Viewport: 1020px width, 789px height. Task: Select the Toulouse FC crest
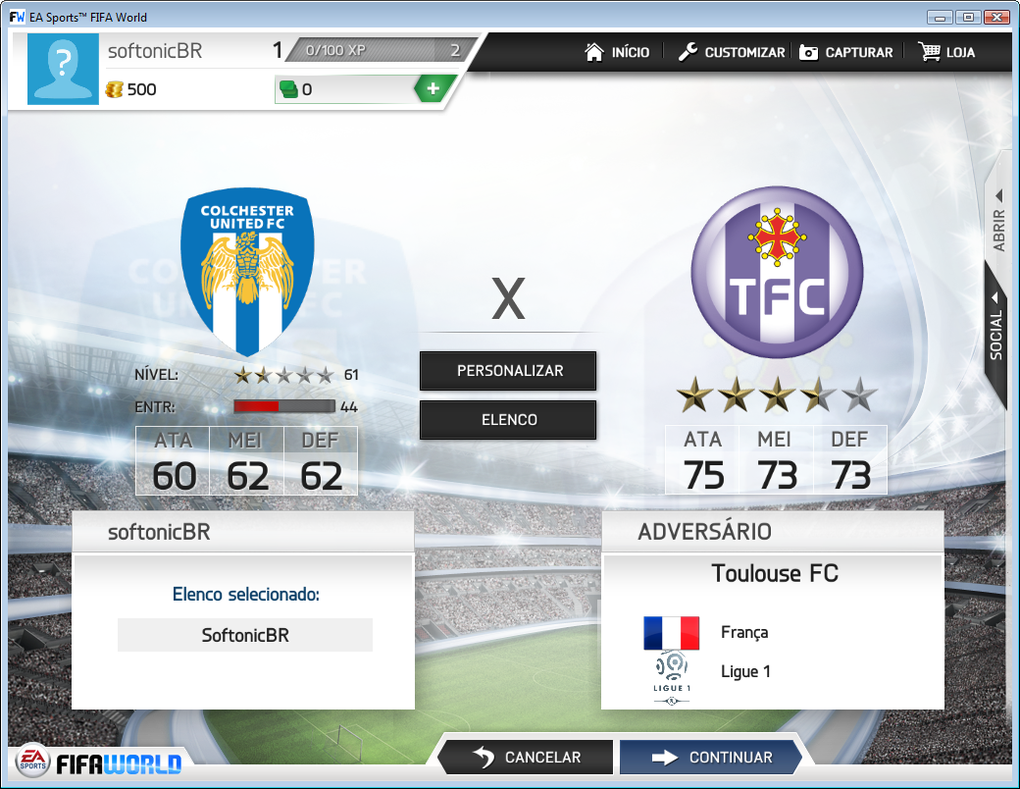tap(776, 273)
